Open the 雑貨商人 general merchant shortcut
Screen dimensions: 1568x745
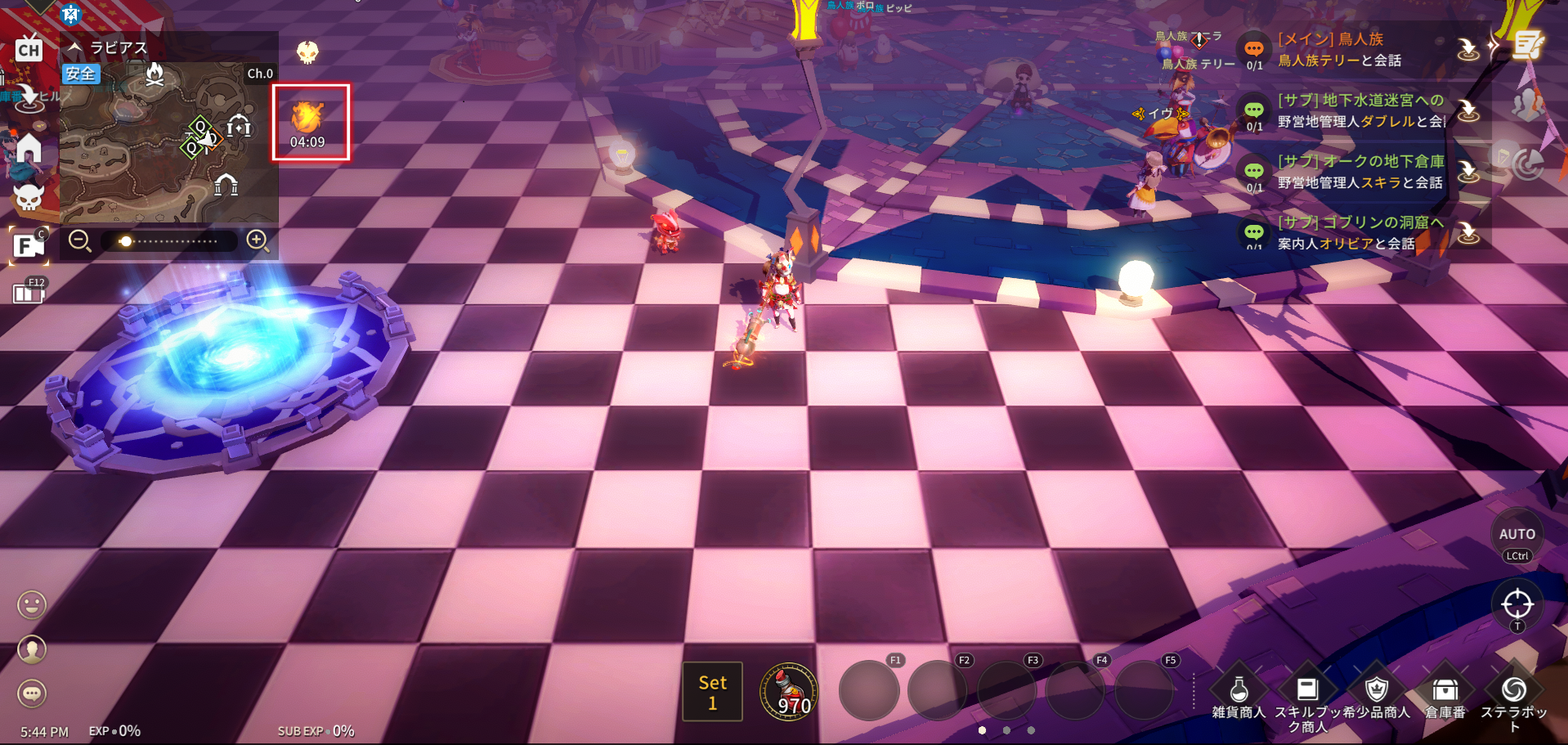click(1239, 693)
